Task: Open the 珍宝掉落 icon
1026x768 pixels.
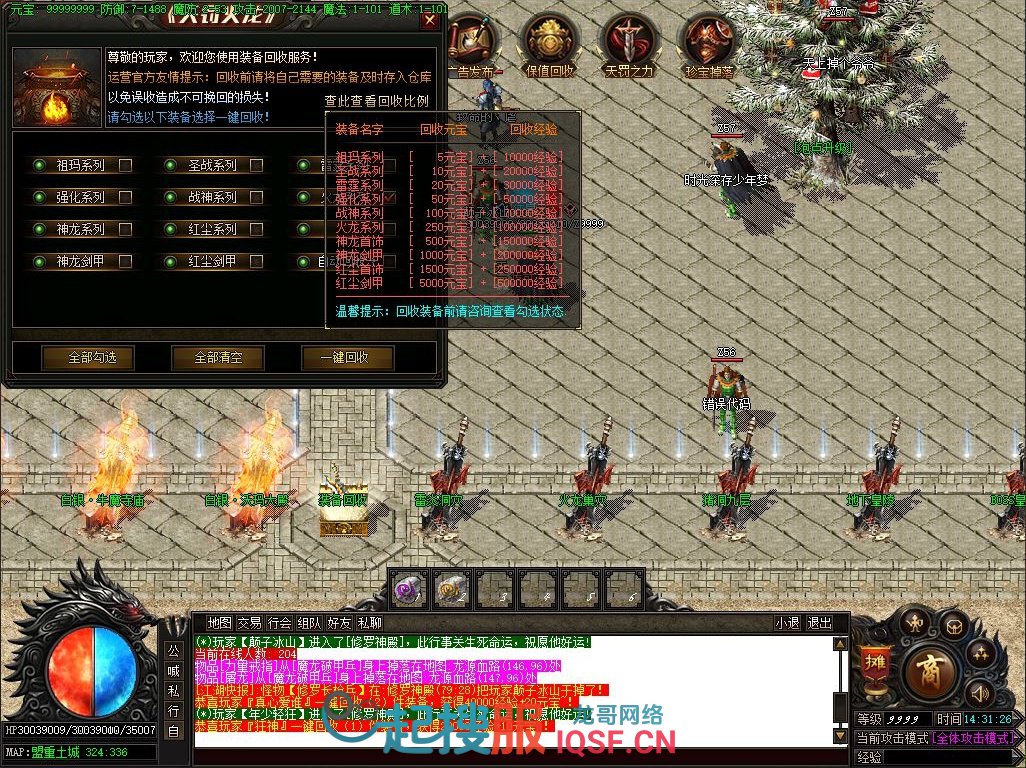Action: tap(708, 45)
